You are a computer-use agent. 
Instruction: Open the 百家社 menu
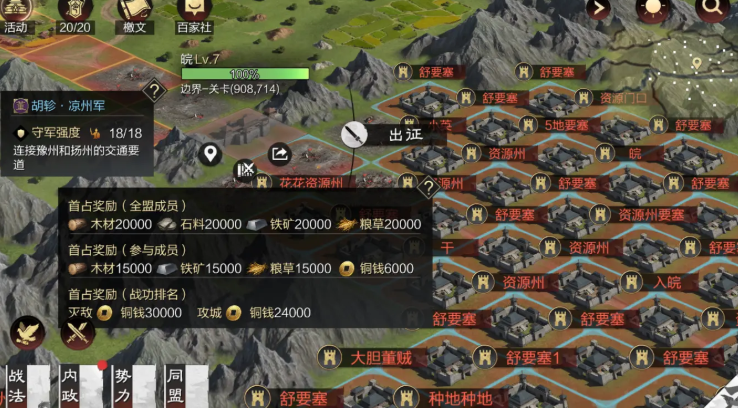click(194, 16)
